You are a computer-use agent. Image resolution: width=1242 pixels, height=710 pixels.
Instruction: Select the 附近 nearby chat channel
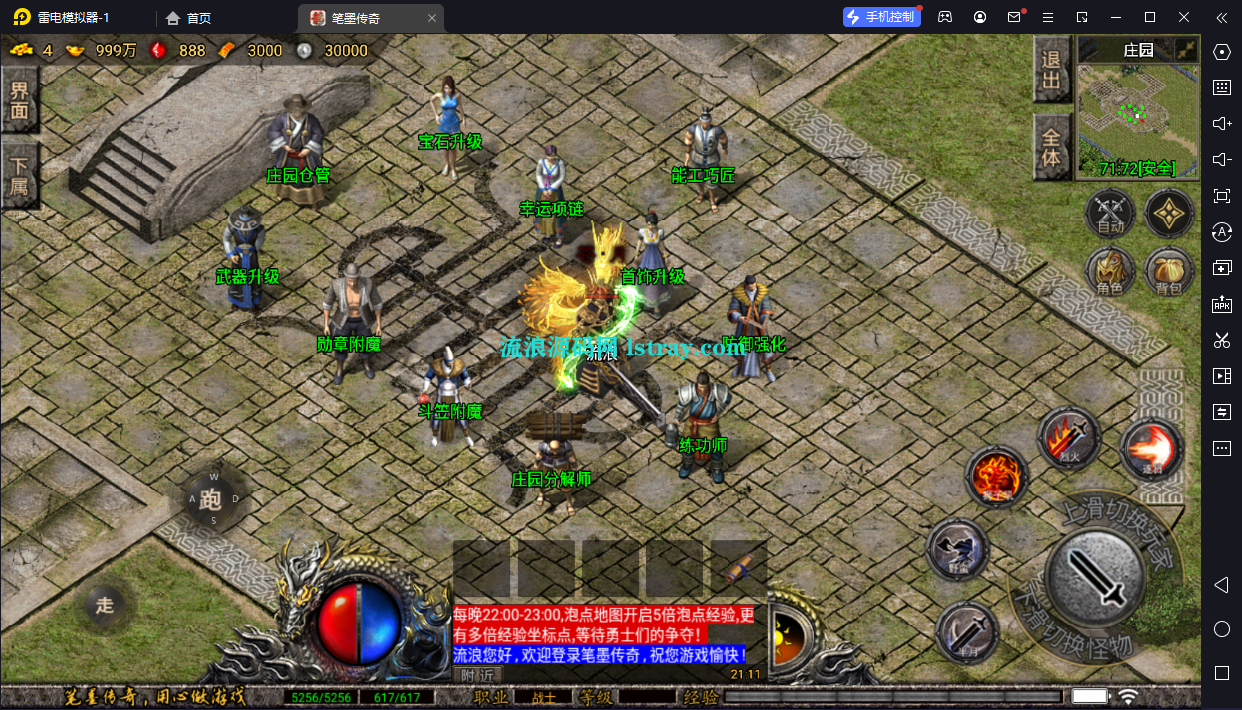click(x=477, y=675)
